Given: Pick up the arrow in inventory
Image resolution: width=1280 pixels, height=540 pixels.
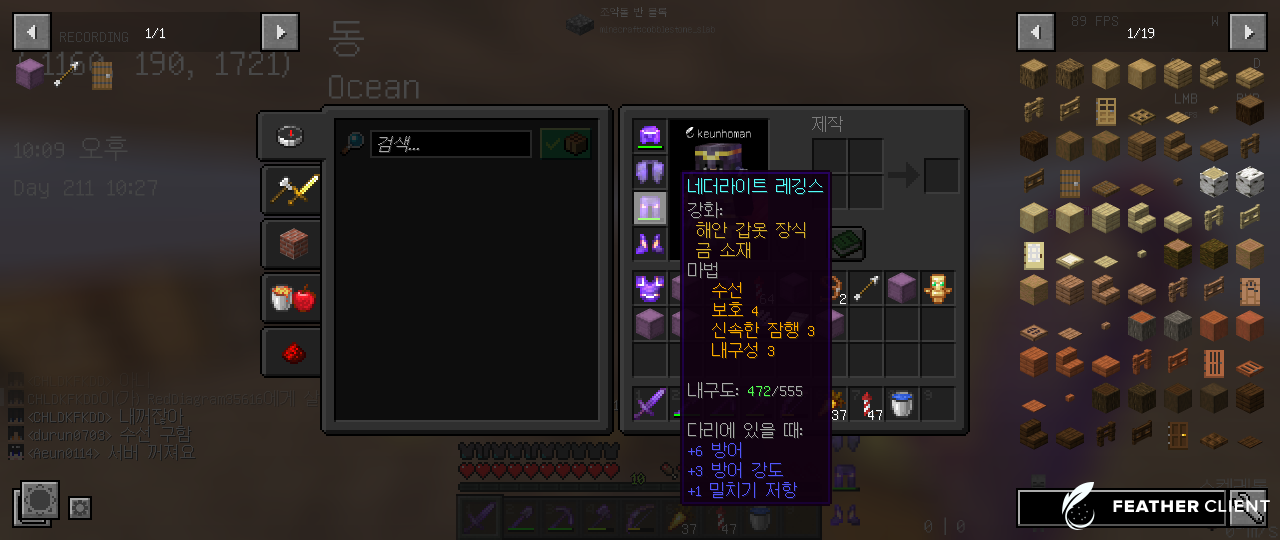Looking at the screenshot, I should [866, 289].
